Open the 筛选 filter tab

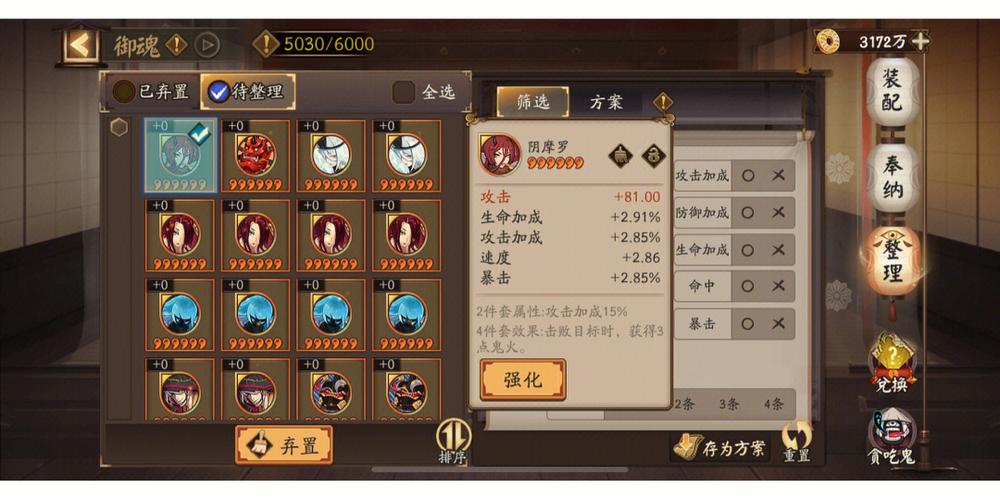pos(532,102)
